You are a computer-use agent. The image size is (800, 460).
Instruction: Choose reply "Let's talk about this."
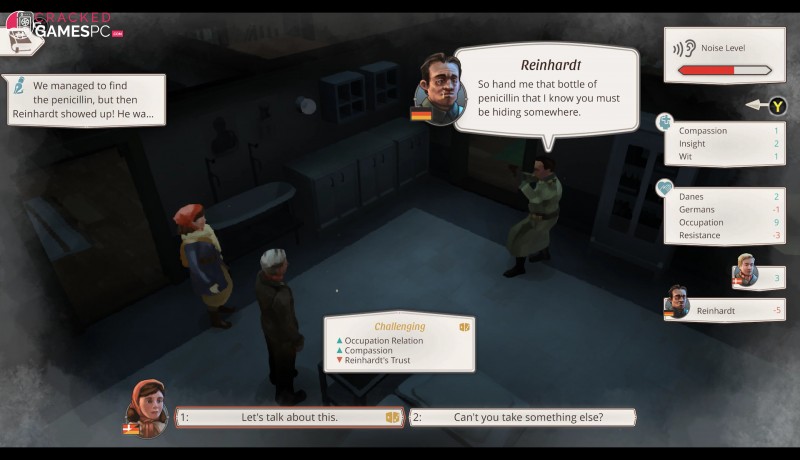[x=289, y=417]
